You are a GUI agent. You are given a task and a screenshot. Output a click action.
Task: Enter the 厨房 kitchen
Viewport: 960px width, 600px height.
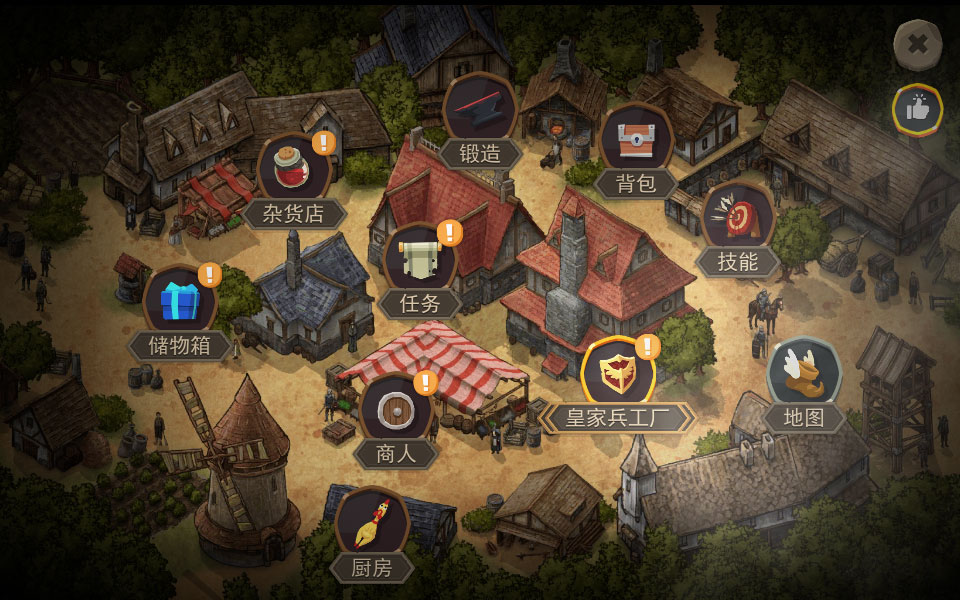(371, 527)
